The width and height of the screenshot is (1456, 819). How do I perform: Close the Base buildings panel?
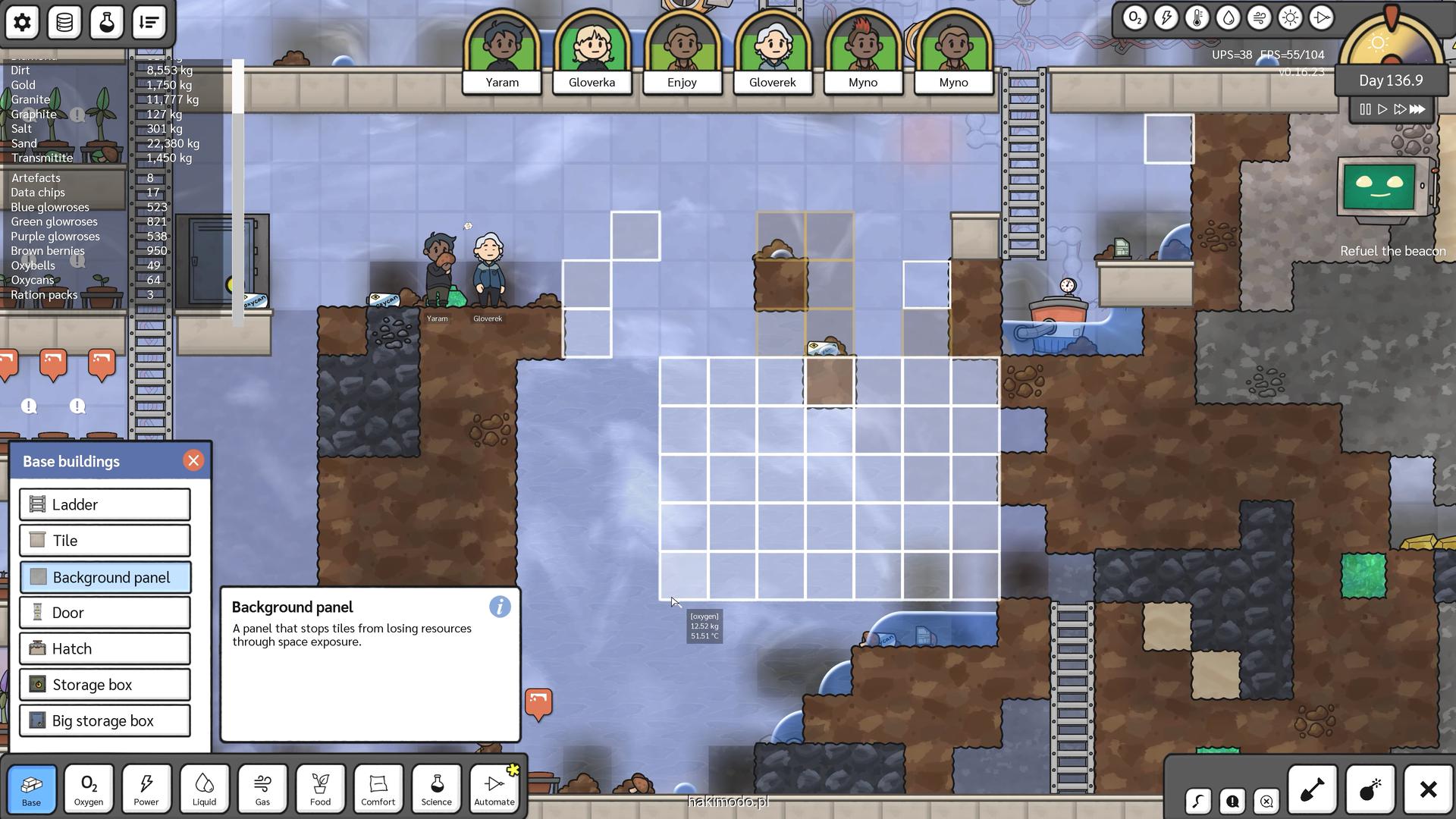pos(193,461)
